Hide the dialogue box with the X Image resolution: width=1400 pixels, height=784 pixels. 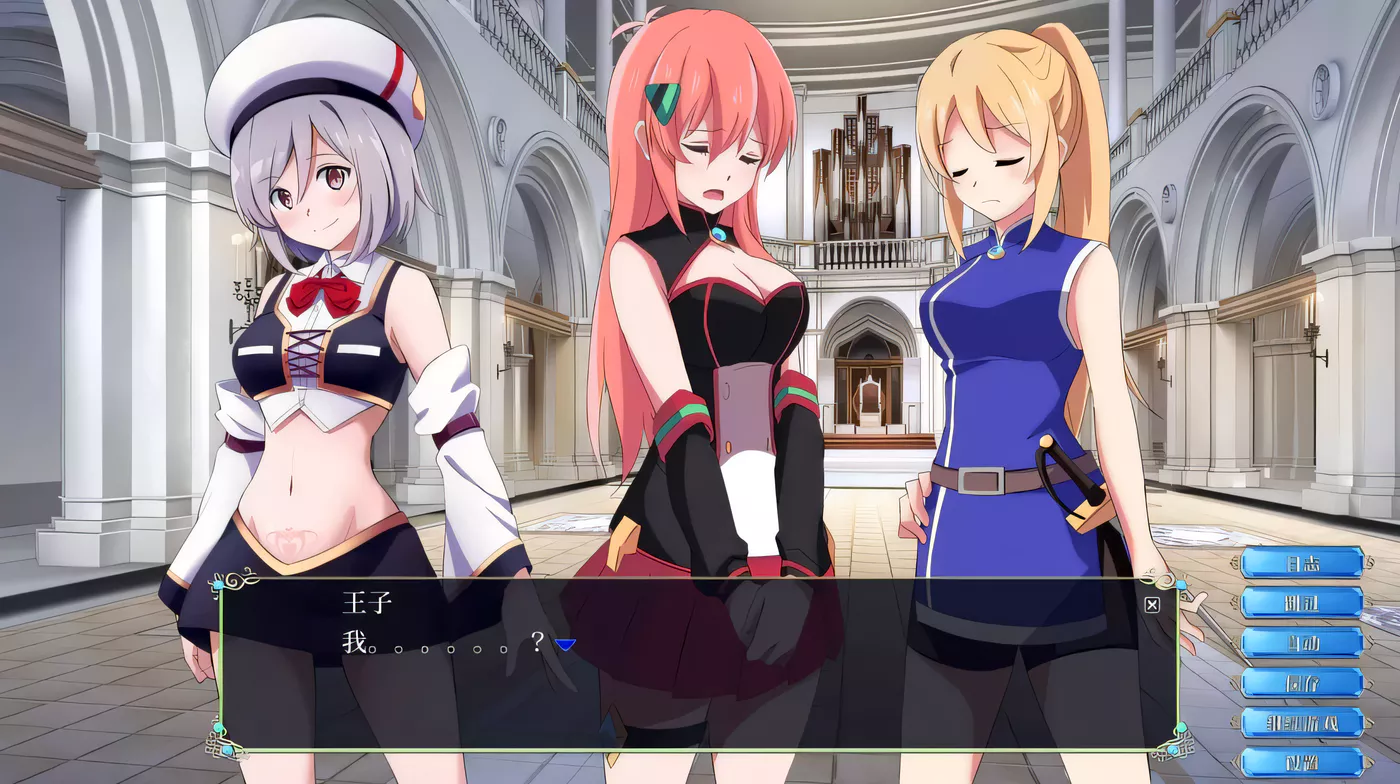[x=1152, y=605]
